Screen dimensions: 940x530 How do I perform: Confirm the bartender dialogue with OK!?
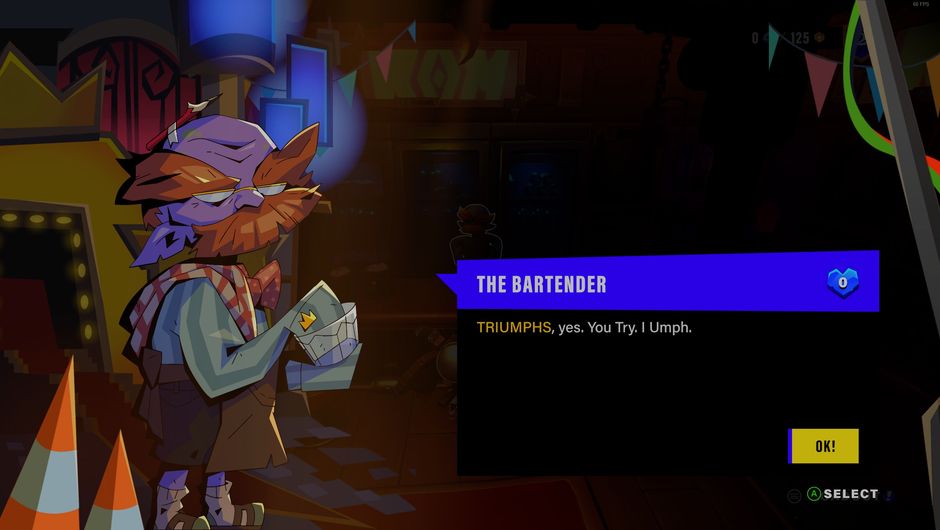[824, 446]
